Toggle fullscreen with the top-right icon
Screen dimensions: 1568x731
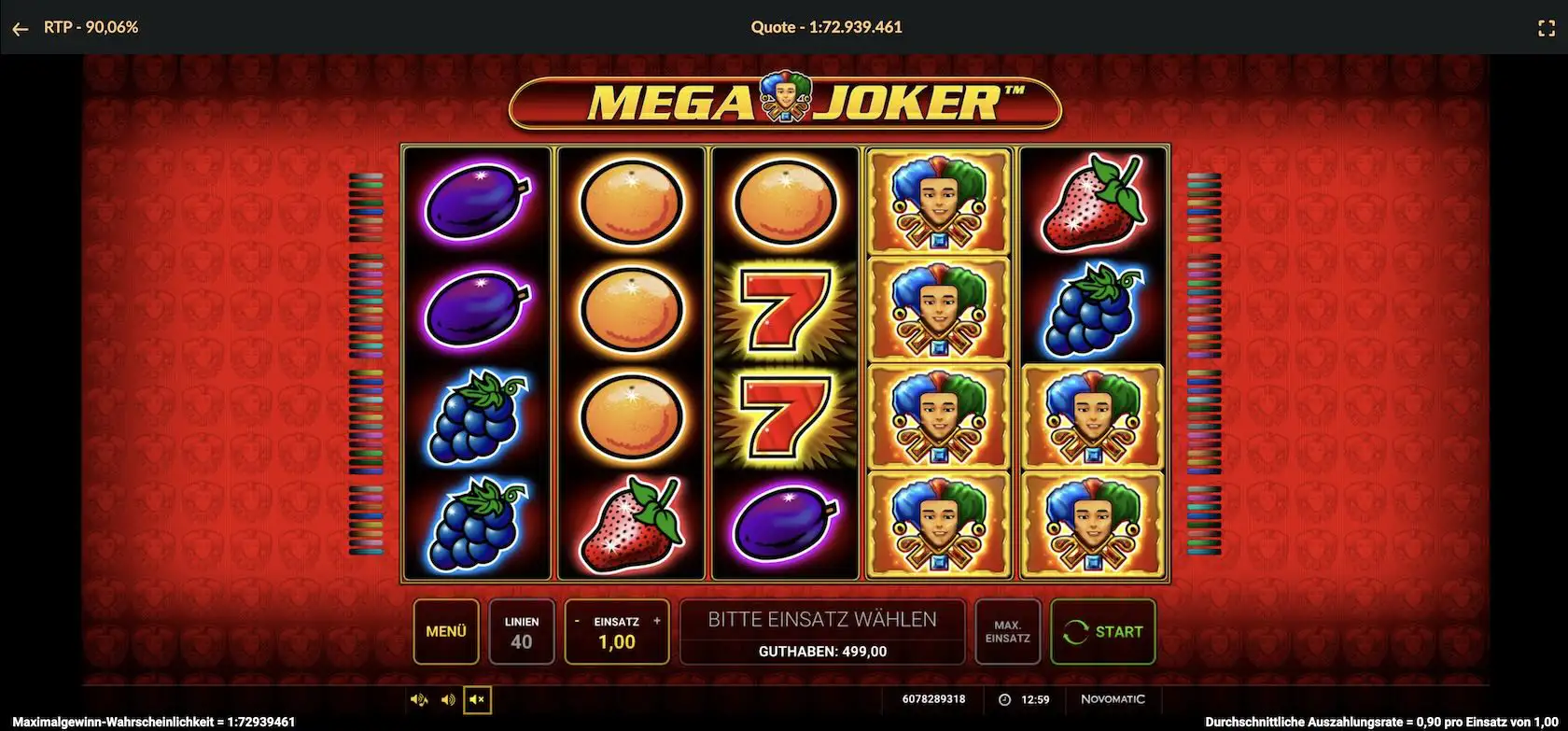pyautogui.click(x=1546, y=29)
